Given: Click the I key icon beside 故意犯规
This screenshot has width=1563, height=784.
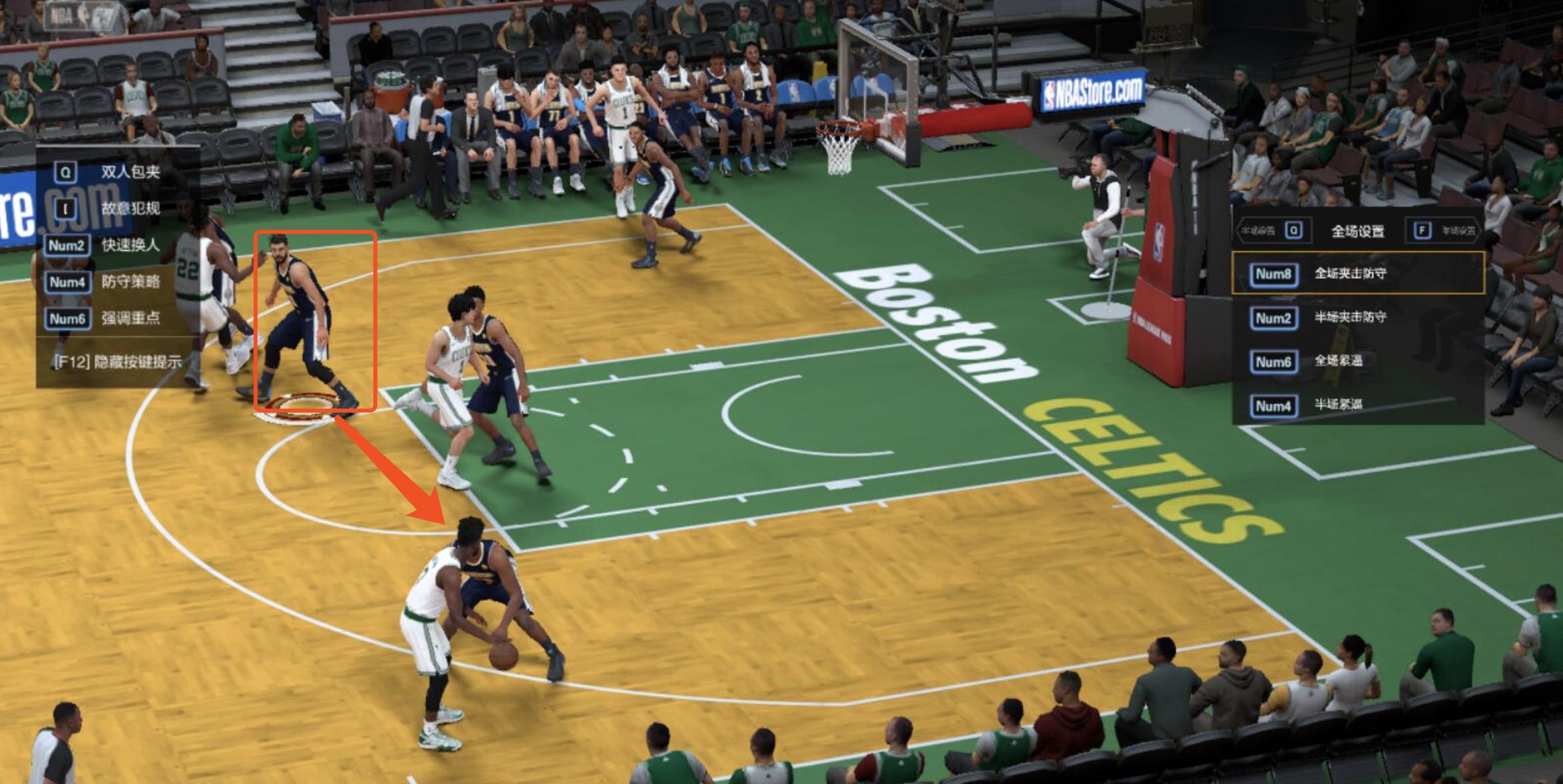Looking at the screenshot, I should pos(66,208).
